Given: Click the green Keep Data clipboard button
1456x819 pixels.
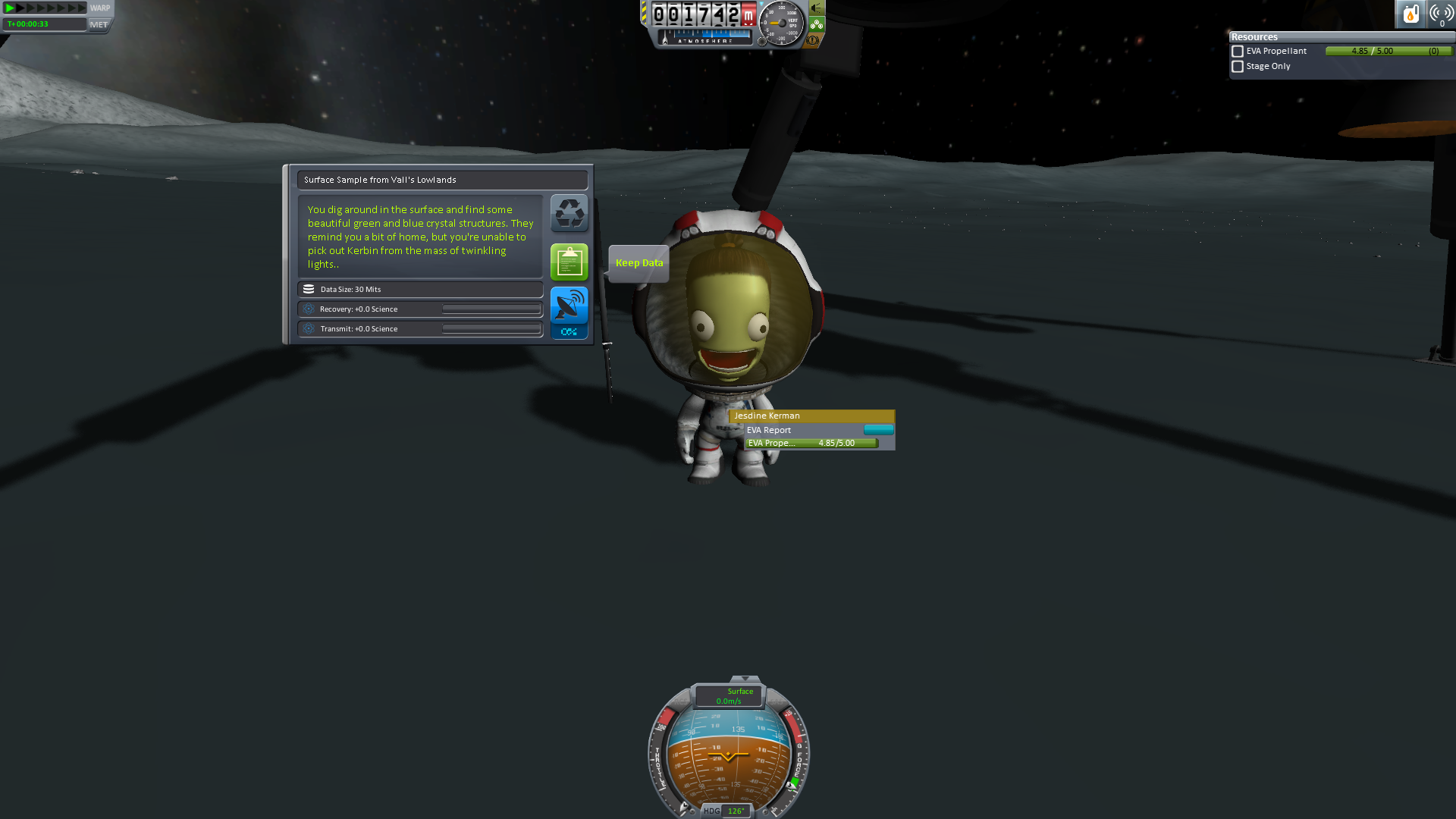Looking at the screenshot, I should click(569, 262).
